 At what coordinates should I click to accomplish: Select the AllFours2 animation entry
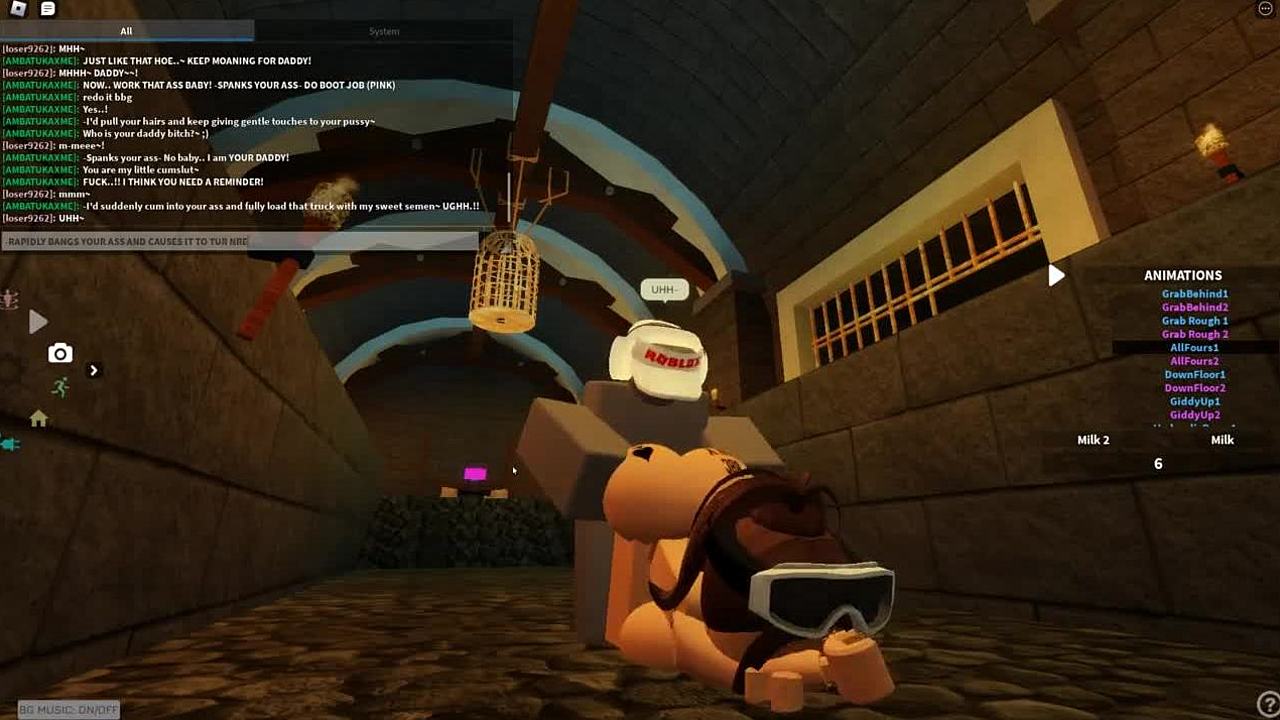pyautogui.click(x=1195, y=361)
